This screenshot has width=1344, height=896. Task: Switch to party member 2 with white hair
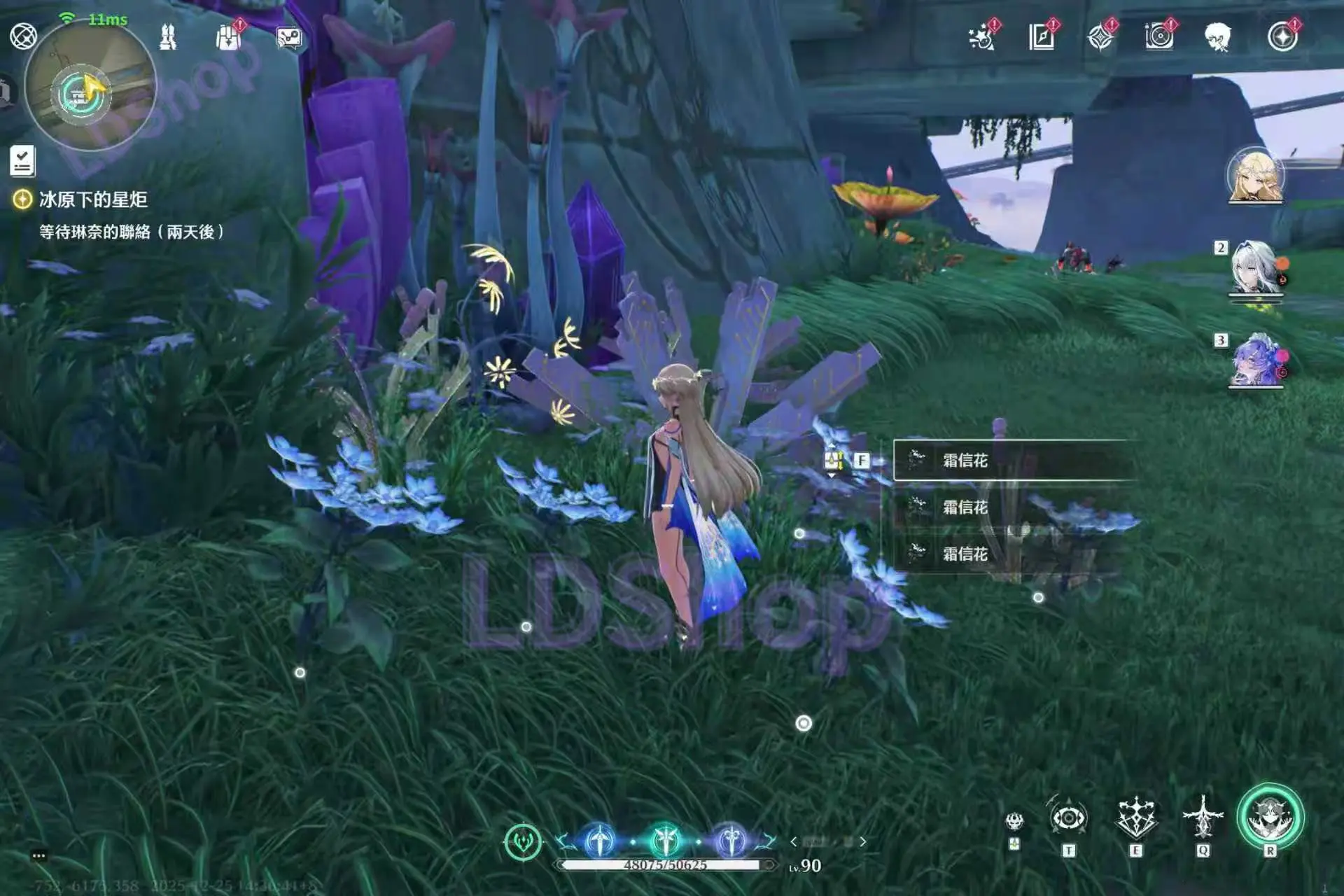point(1255,267)
